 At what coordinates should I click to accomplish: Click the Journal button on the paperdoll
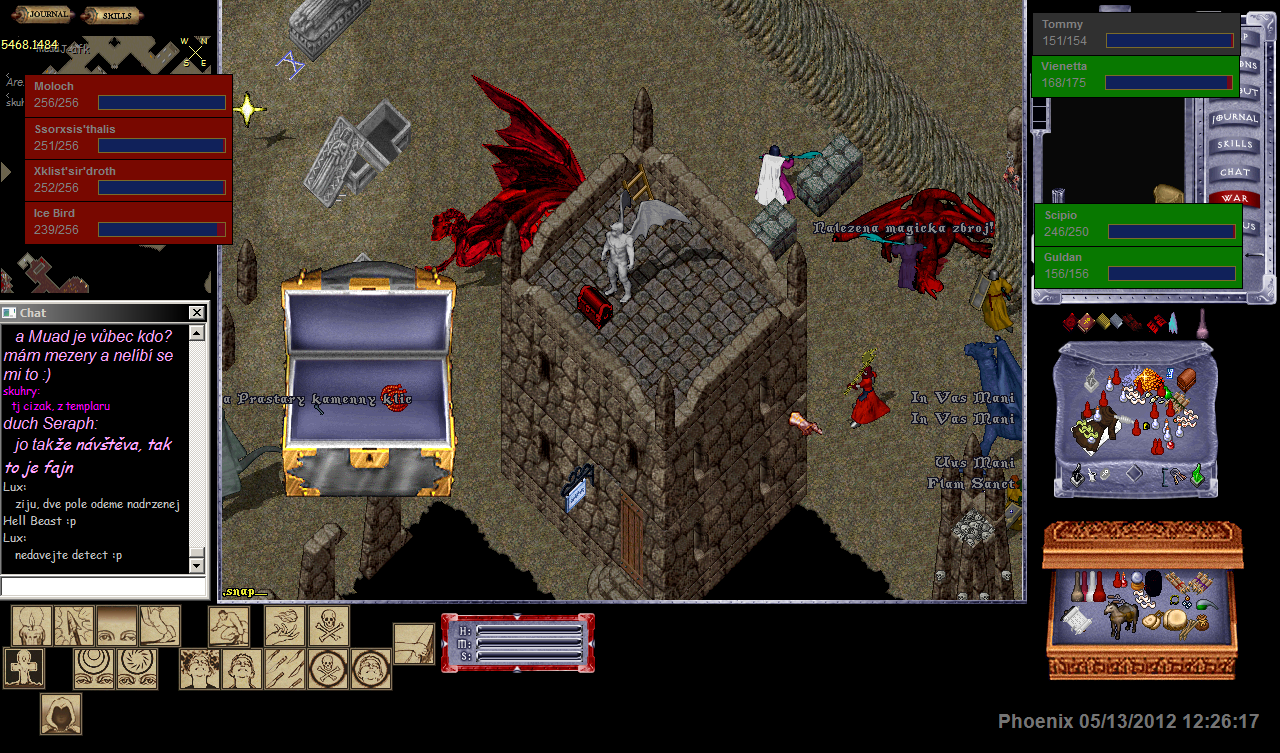coord(1235,118)
